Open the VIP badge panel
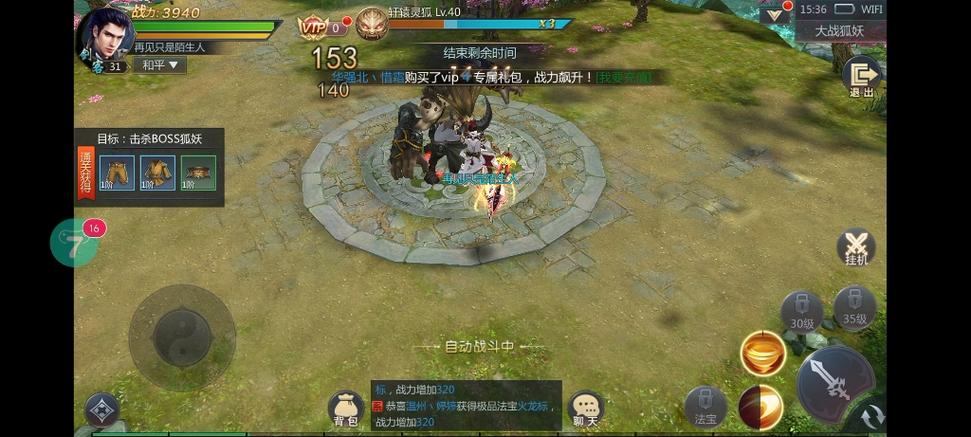Viewport: 971px width, 437px height. (x=317, y=27)
